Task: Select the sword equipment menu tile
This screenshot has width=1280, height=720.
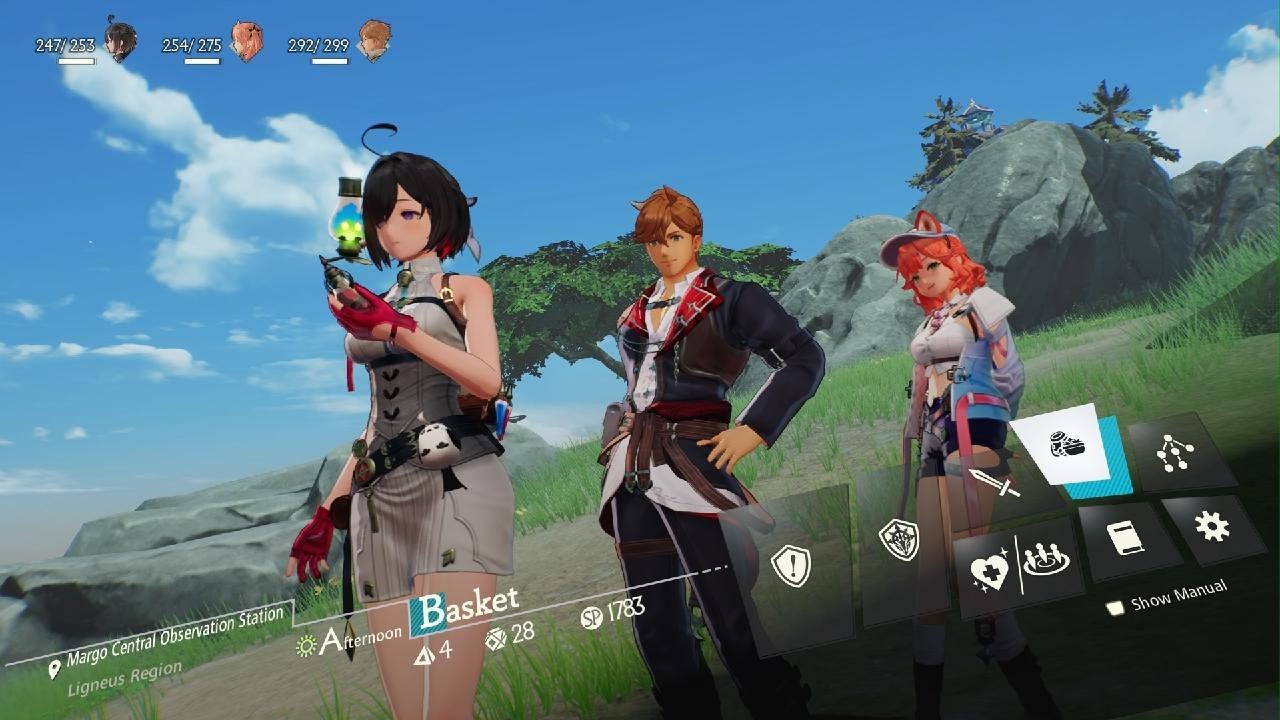Action: [x=993, y=485]
